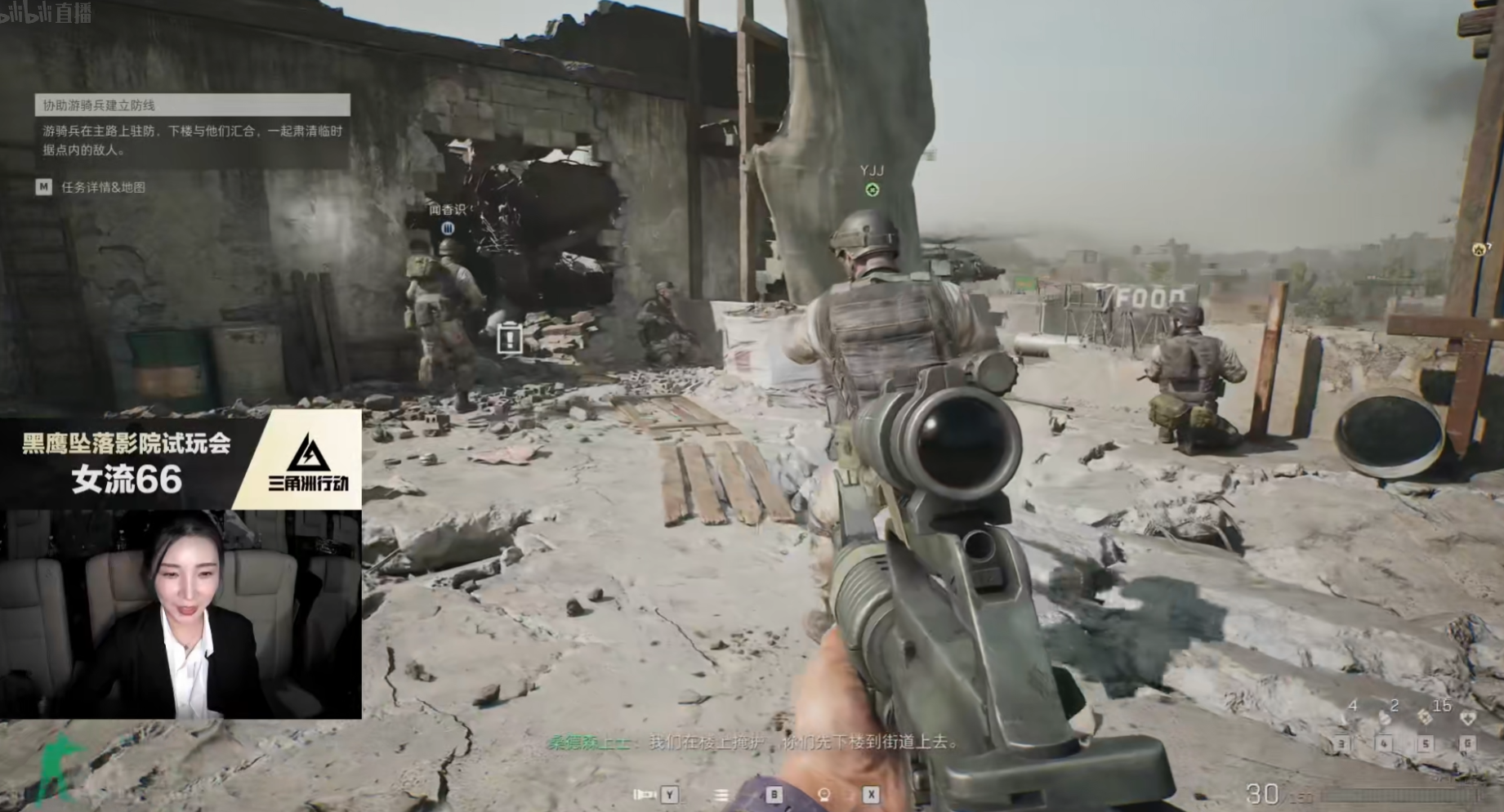Open 任务详情&地图 mission details

(103, 187)
